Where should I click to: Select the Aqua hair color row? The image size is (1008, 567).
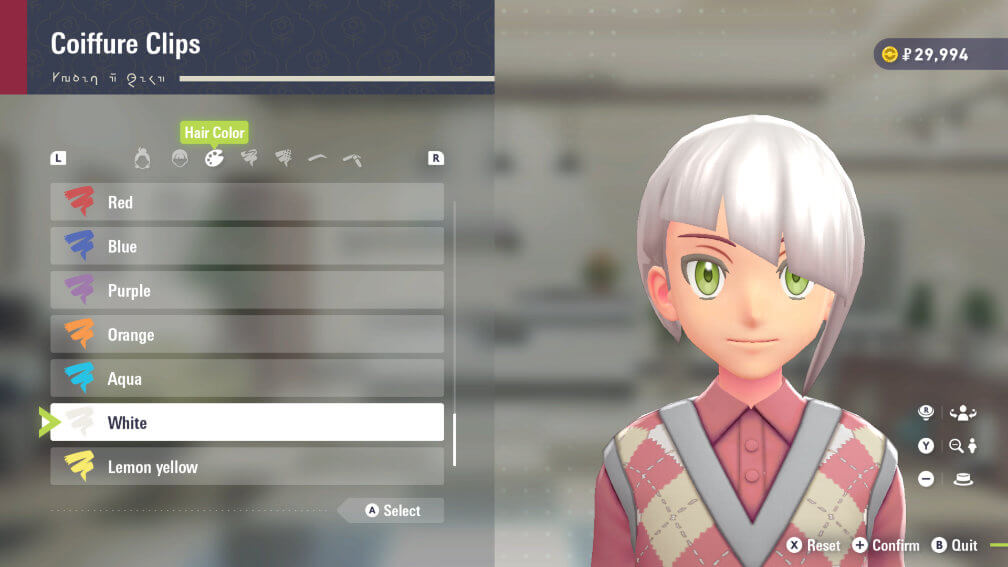247,378
